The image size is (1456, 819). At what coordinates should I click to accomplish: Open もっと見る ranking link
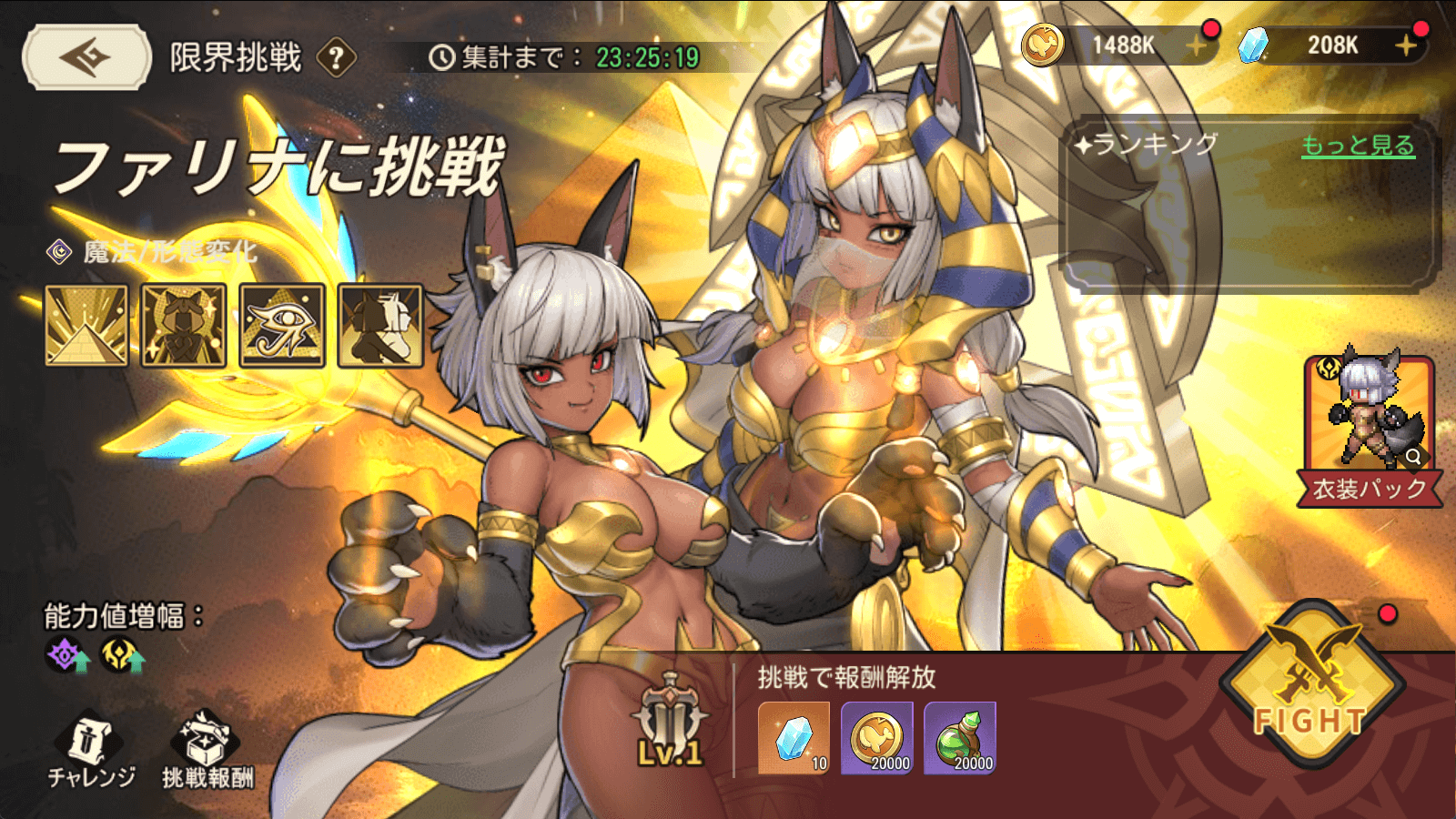coord(1358,146)
